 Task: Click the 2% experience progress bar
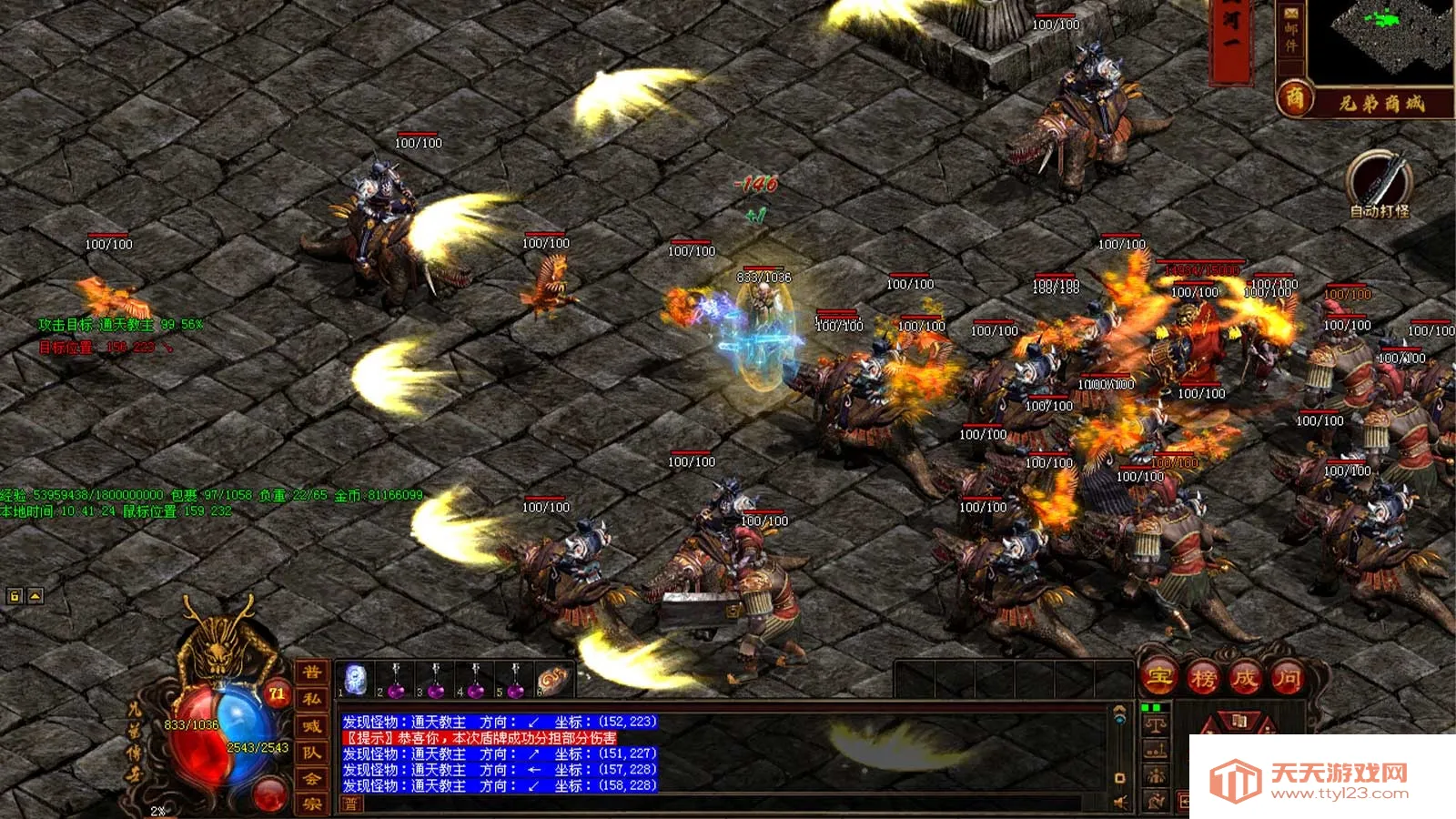pos(157,810)
